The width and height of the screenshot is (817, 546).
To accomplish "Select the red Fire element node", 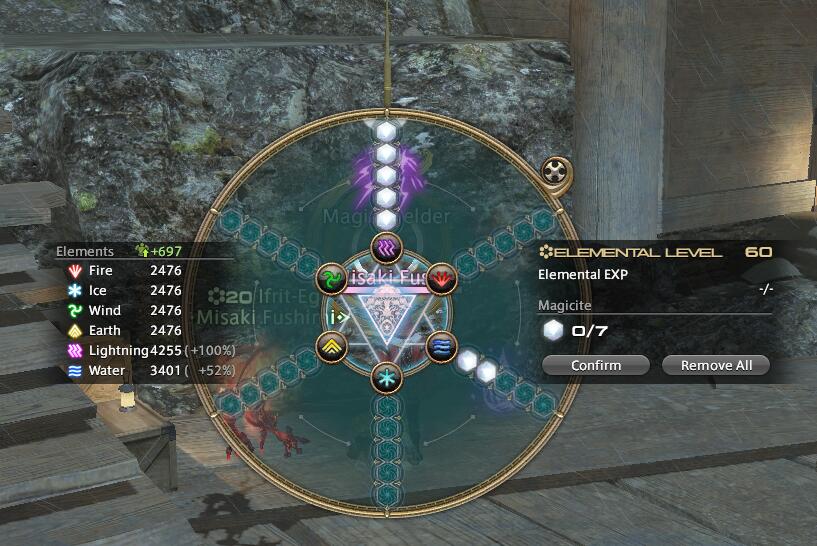I will 442,277.
